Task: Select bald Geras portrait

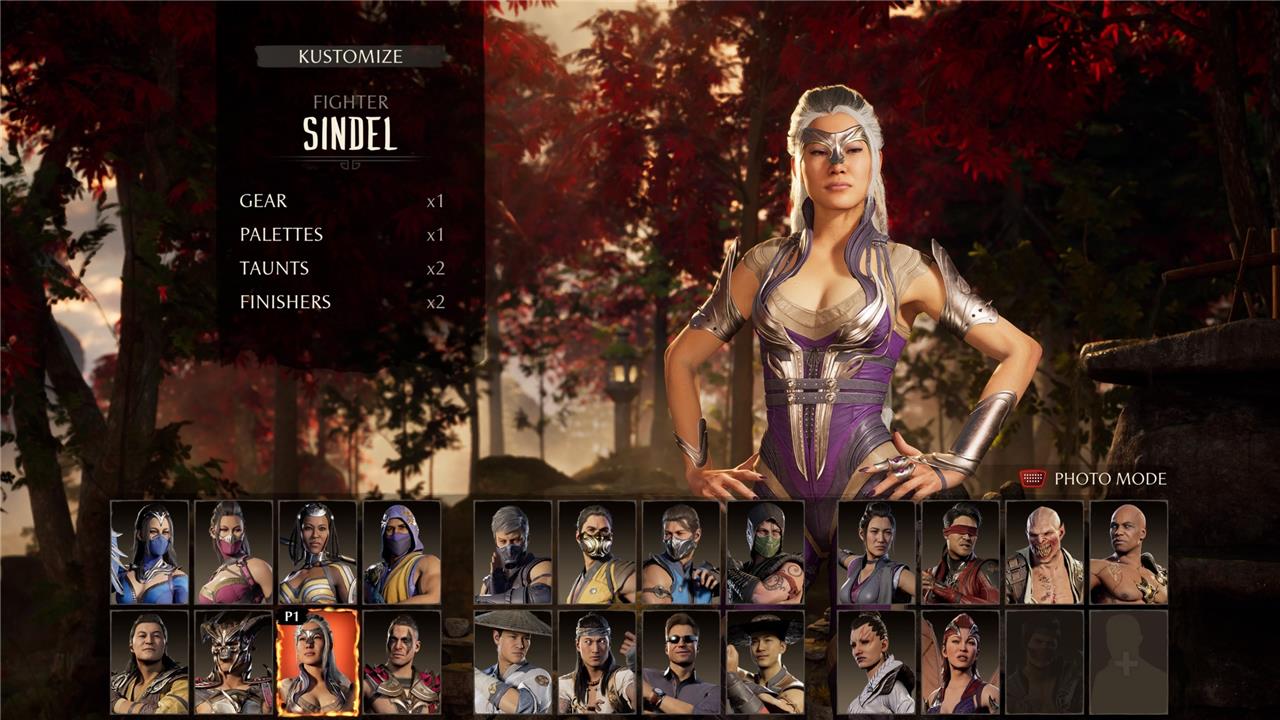Action: click(1128, 552)
